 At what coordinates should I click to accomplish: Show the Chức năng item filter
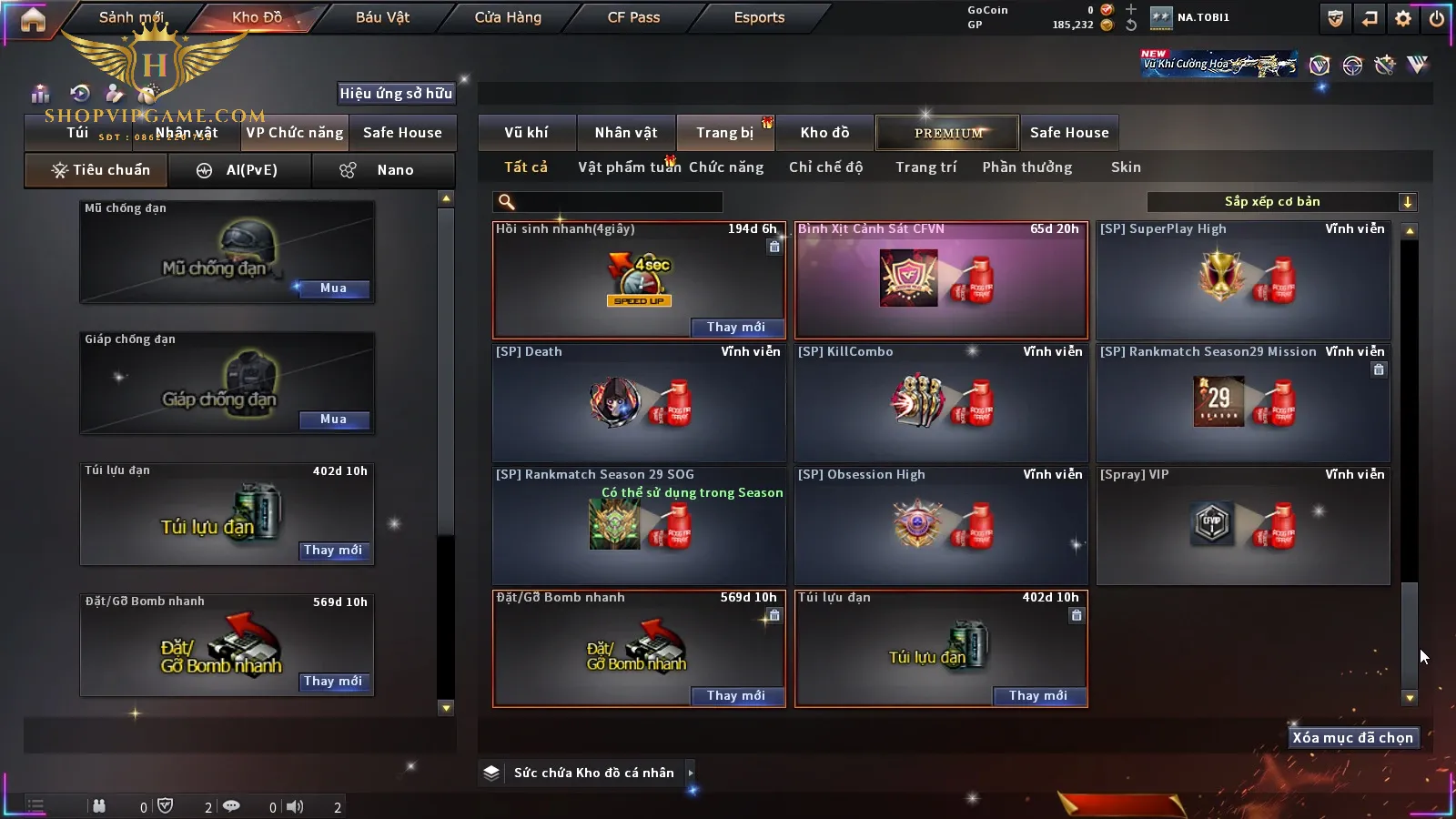(725, 167)
